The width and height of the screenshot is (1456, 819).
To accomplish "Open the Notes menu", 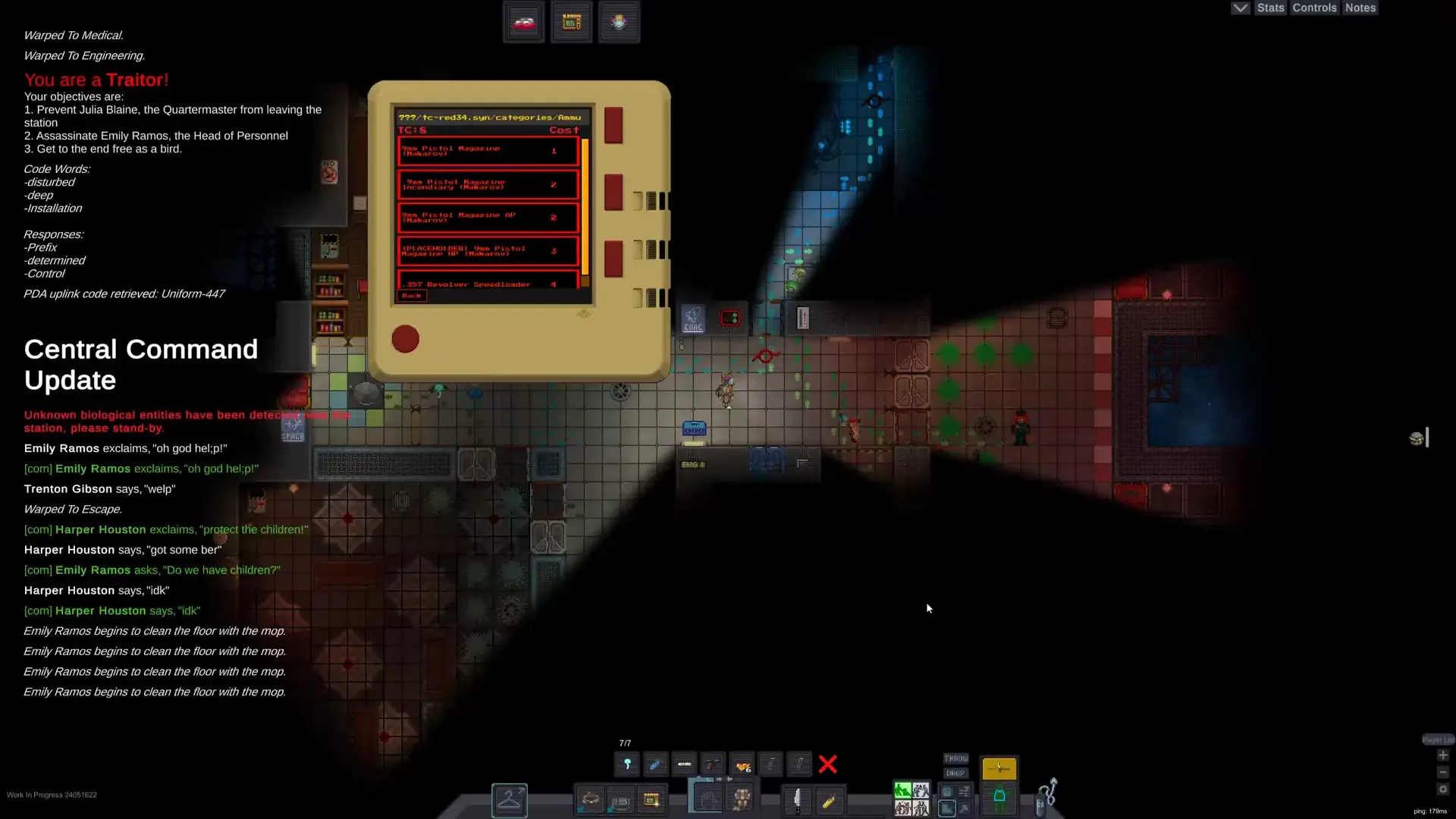I will tap(1360, 8).
